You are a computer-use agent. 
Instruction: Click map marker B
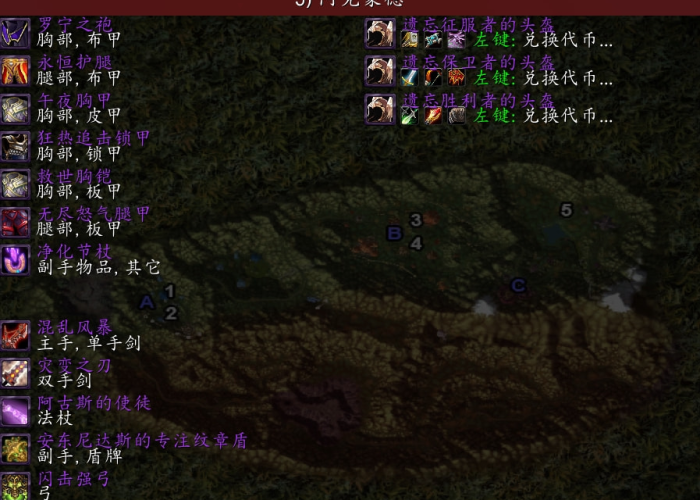[394, 234]
